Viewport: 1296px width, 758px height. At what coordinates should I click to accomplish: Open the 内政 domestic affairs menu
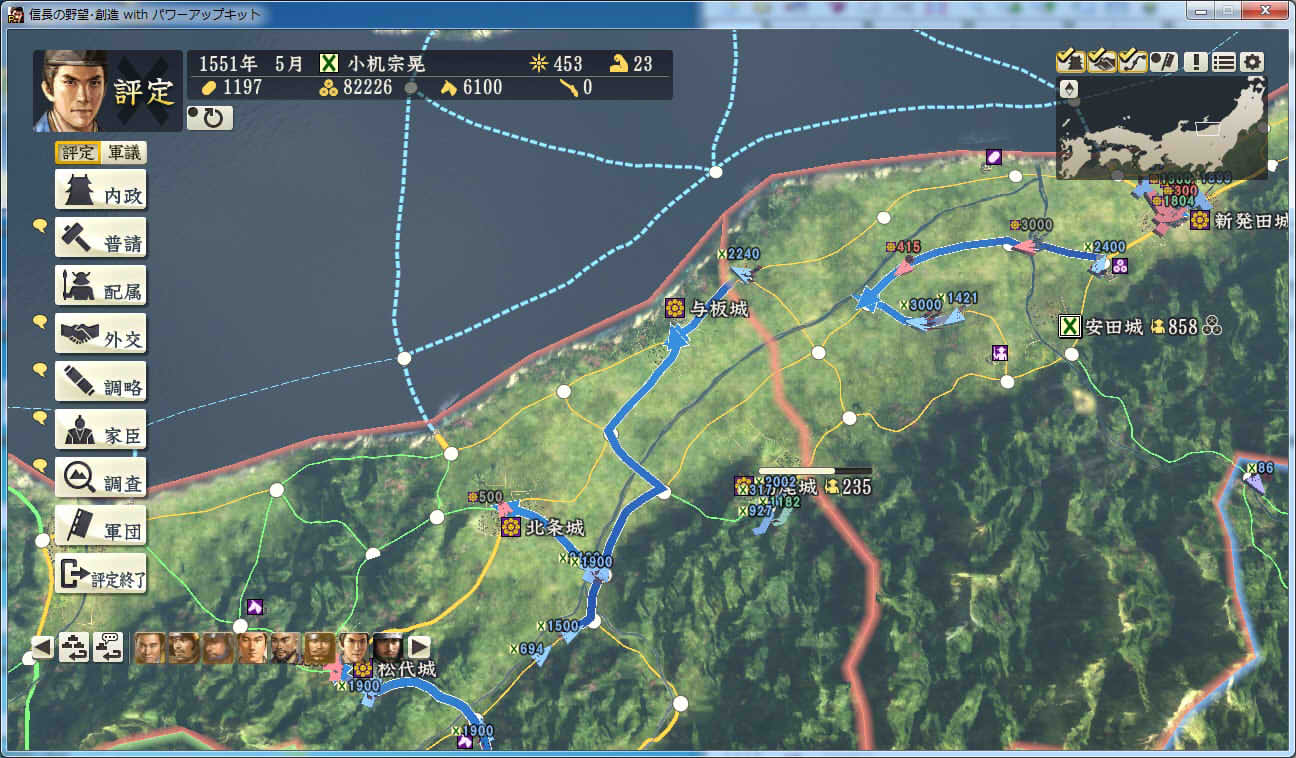(x=100, y=190)
